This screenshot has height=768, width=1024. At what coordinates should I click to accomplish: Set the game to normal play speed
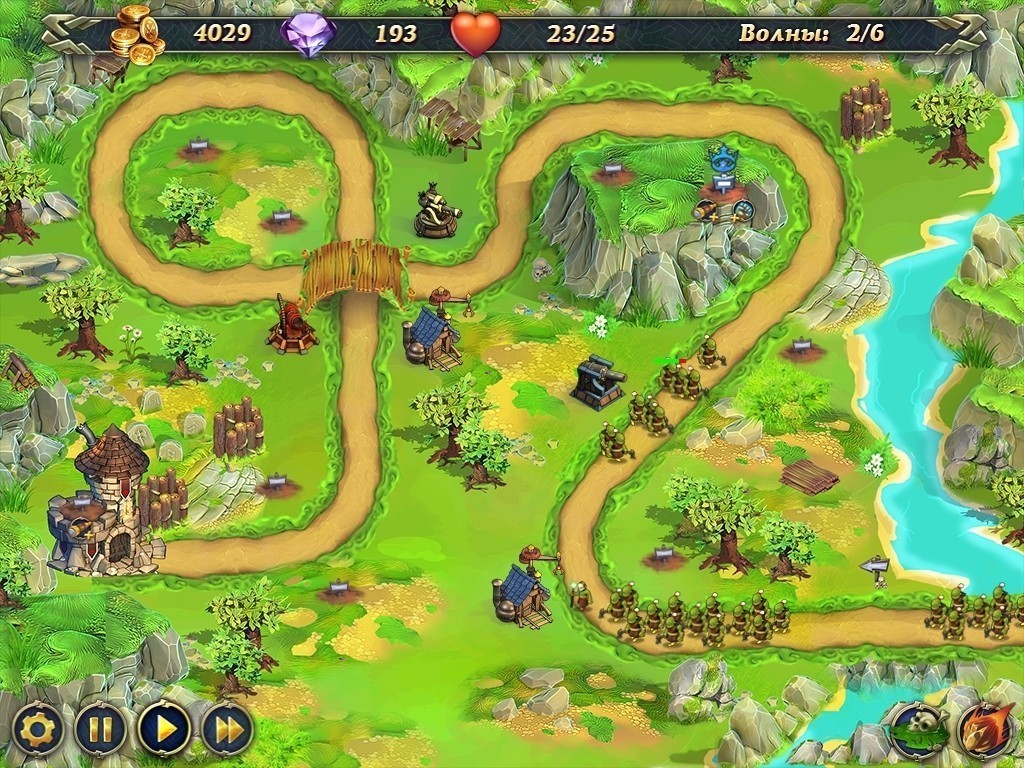click(164, 729)
